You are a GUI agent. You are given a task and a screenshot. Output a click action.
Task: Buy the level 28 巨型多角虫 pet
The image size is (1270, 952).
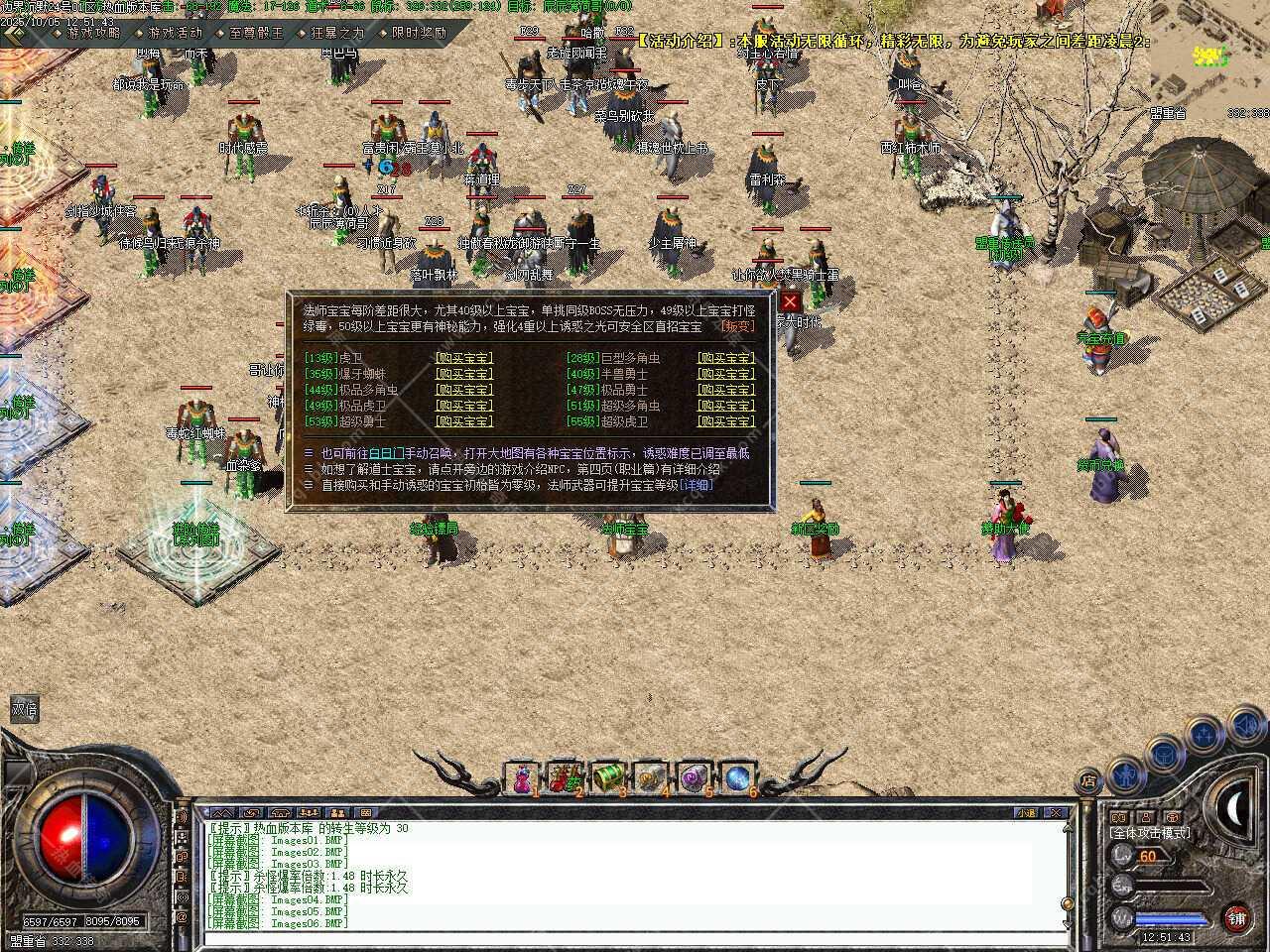coord(725,358)
